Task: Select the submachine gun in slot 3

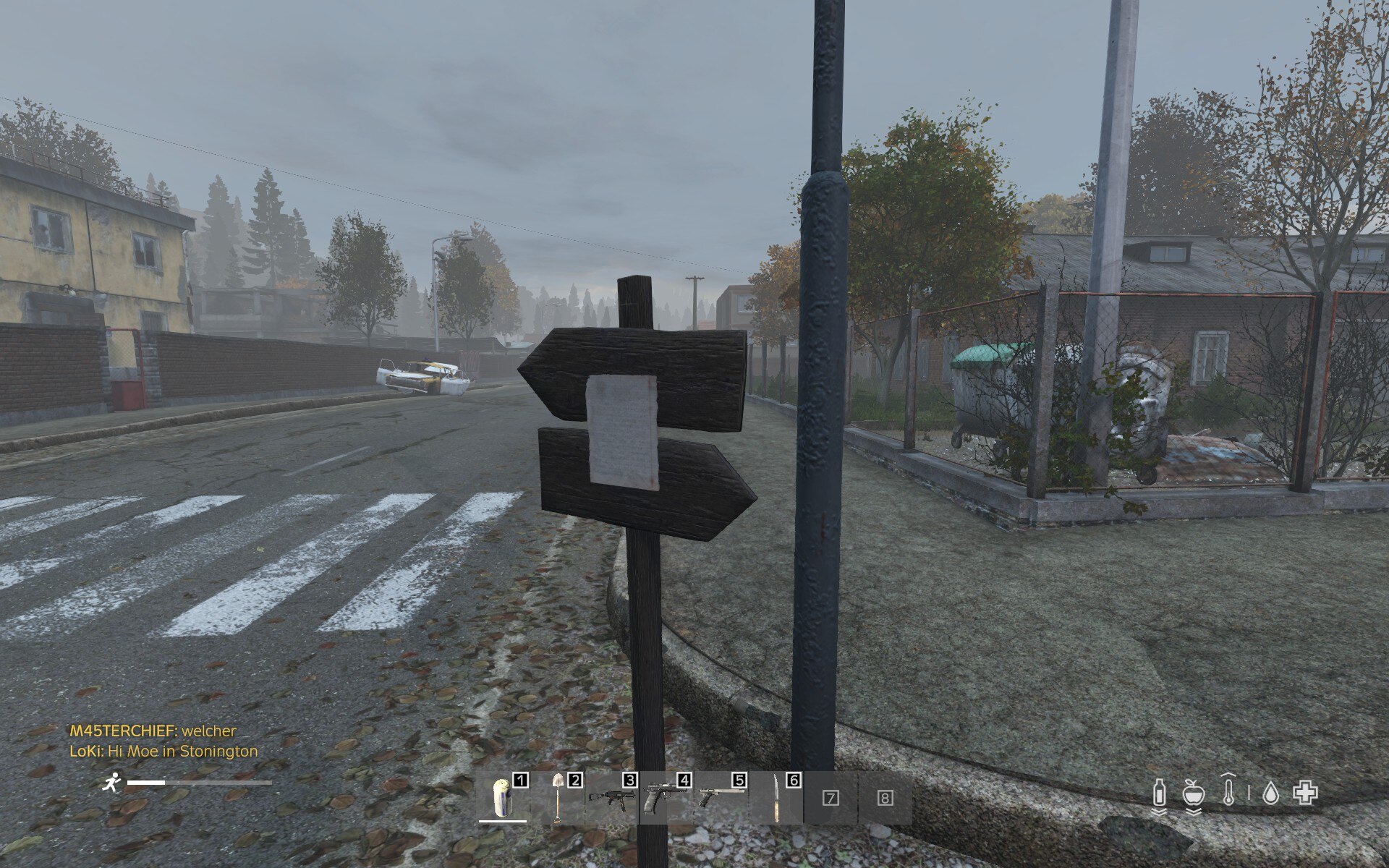Action: [x=612, y=798]
